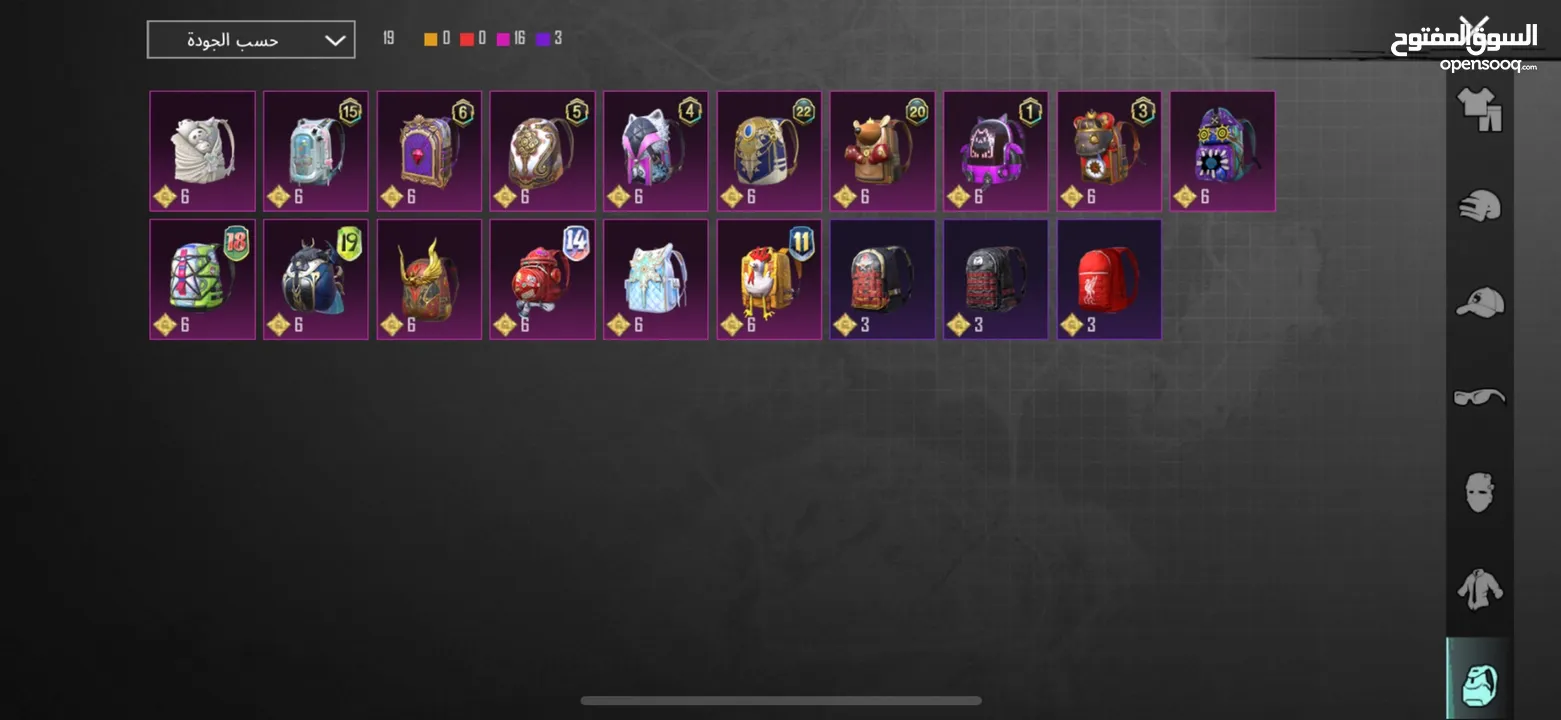Choose the blue gold royal backpack
1561x720 pixels.
[x=769, y=151]
